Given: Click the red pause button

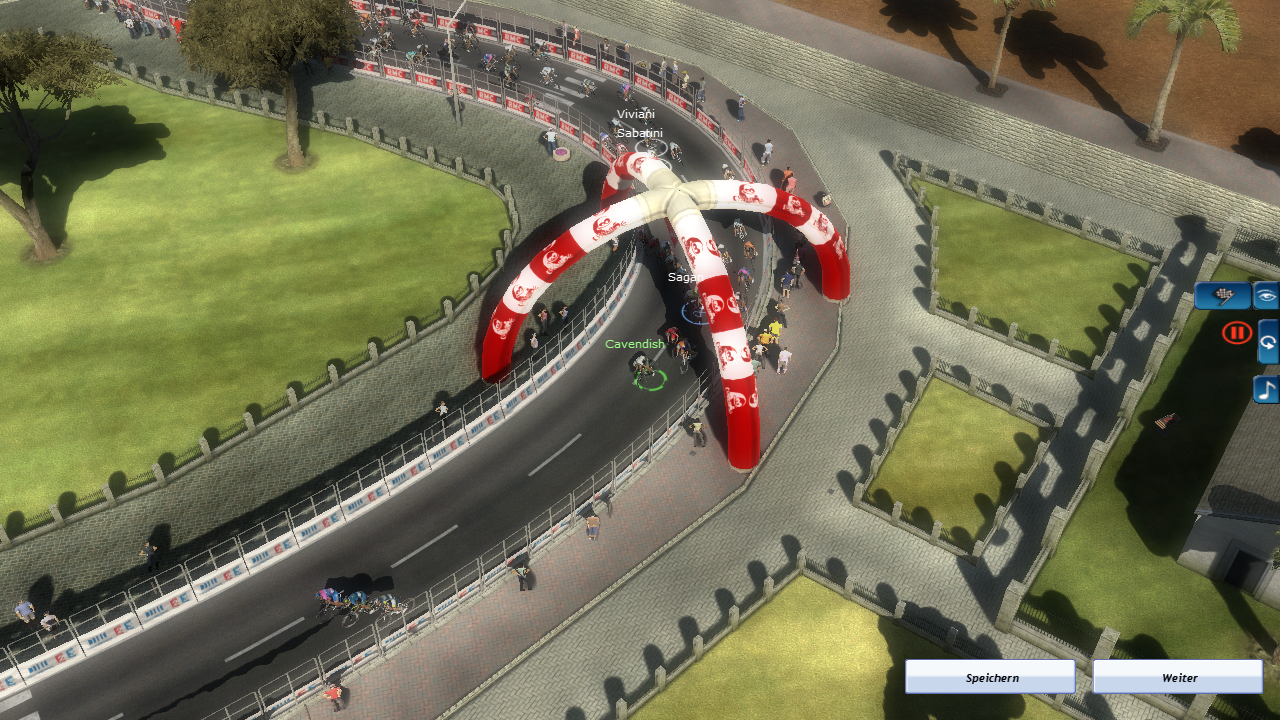Looking at the screenshot, I should pos(1237,333).
